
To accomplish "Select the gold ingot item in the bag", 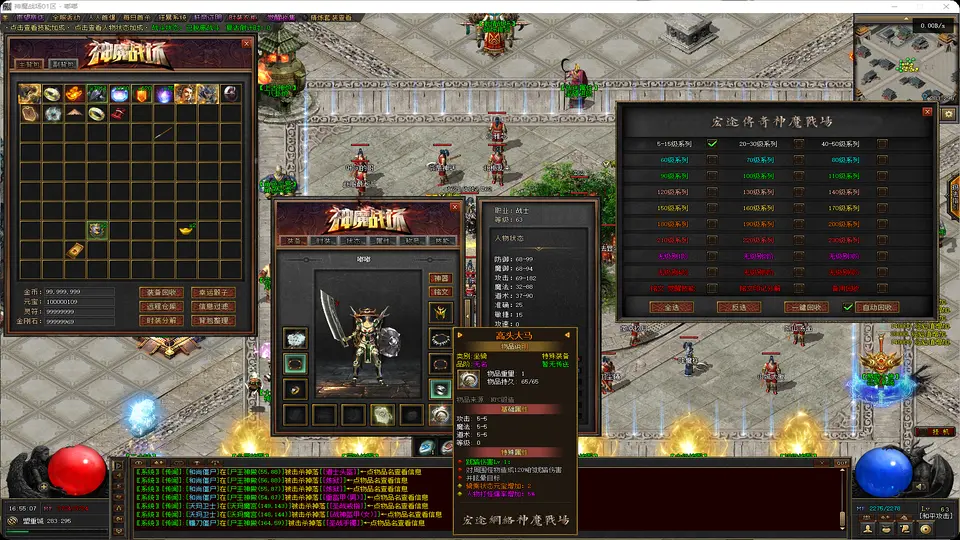I will coord(186,230).
